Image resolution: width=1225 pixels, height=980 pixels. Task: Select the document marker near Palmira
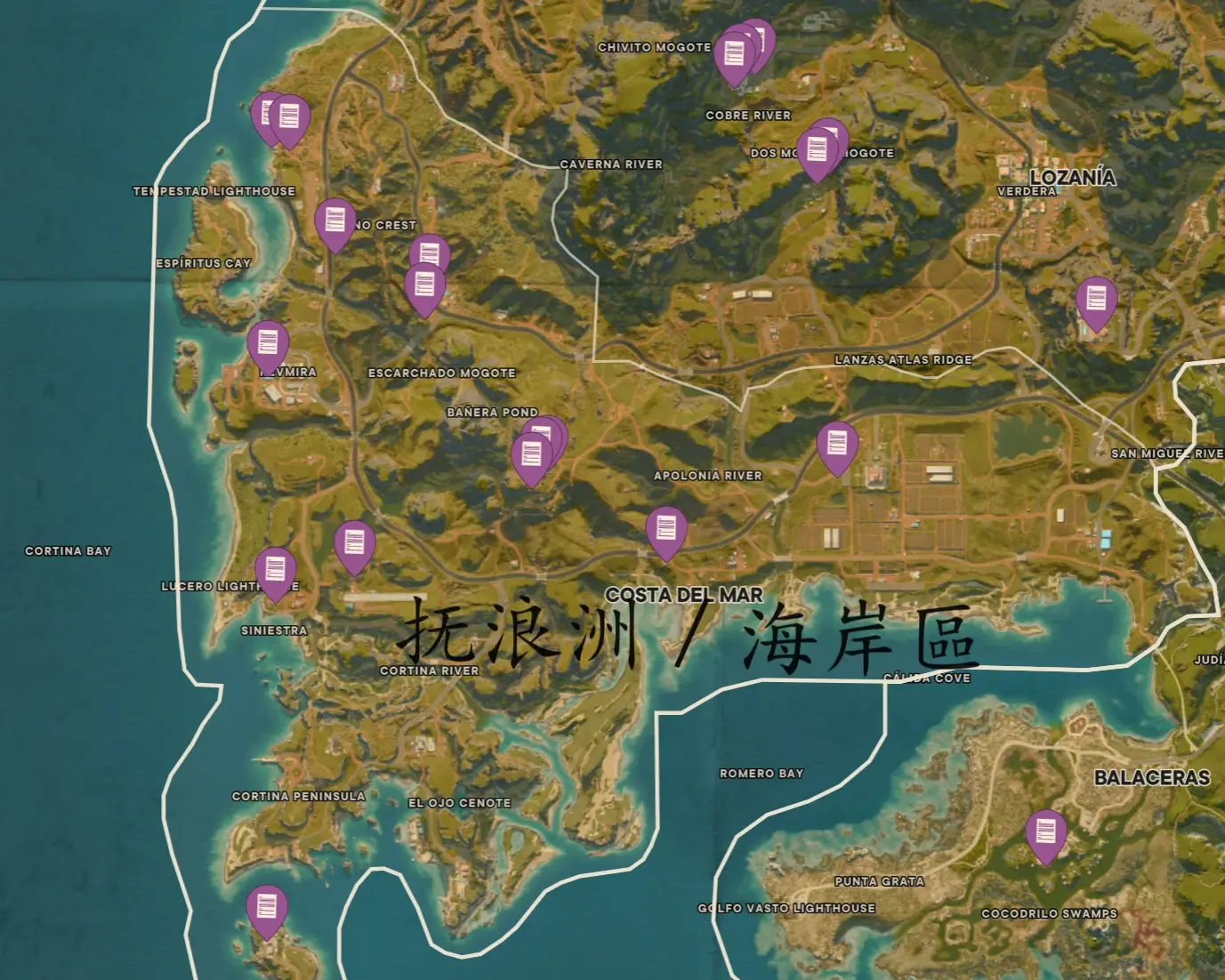[268, 342]
